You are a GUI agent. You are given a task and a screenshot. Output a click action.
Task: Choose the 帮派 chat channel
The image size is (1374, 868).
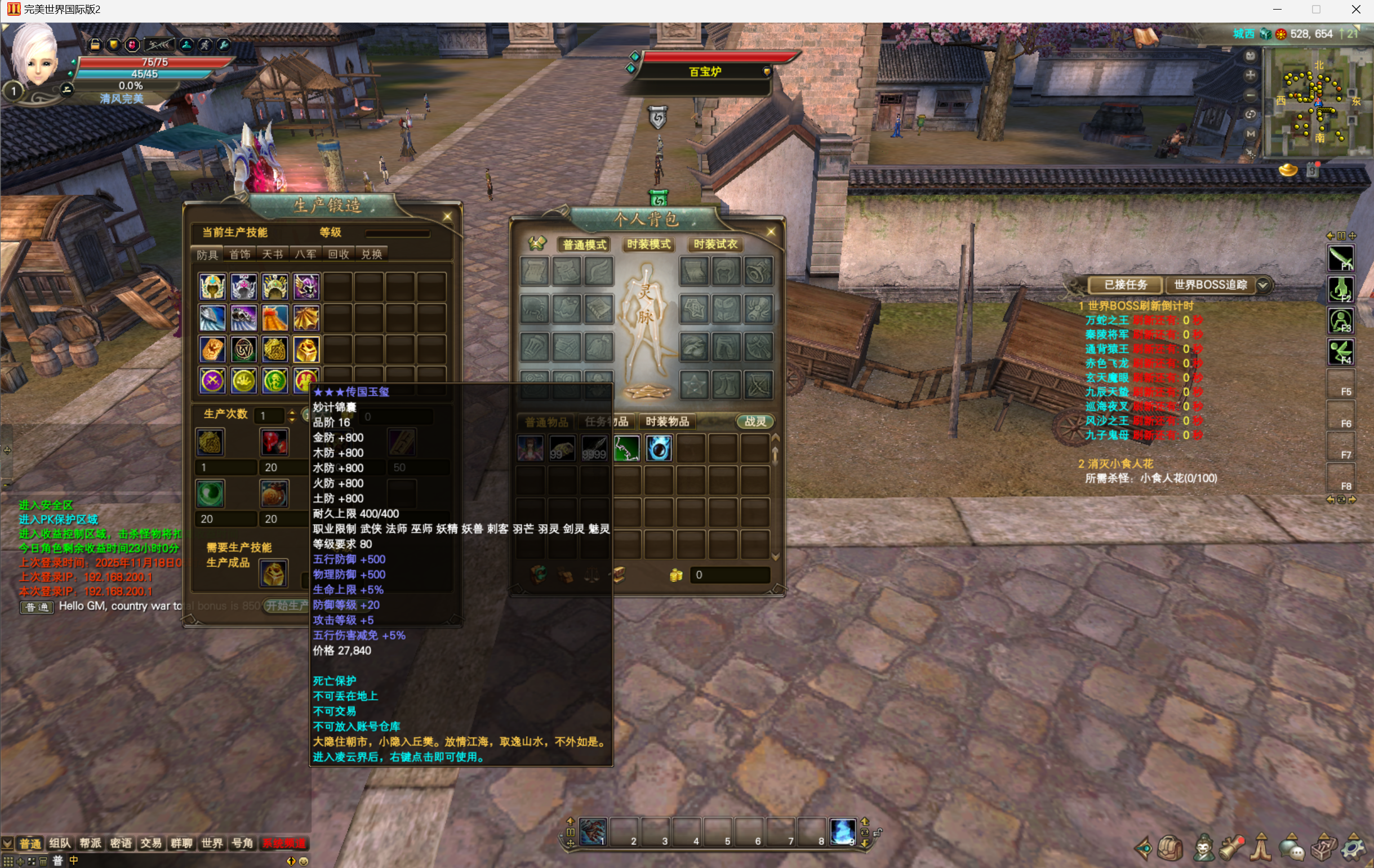[x=90, y=843]
